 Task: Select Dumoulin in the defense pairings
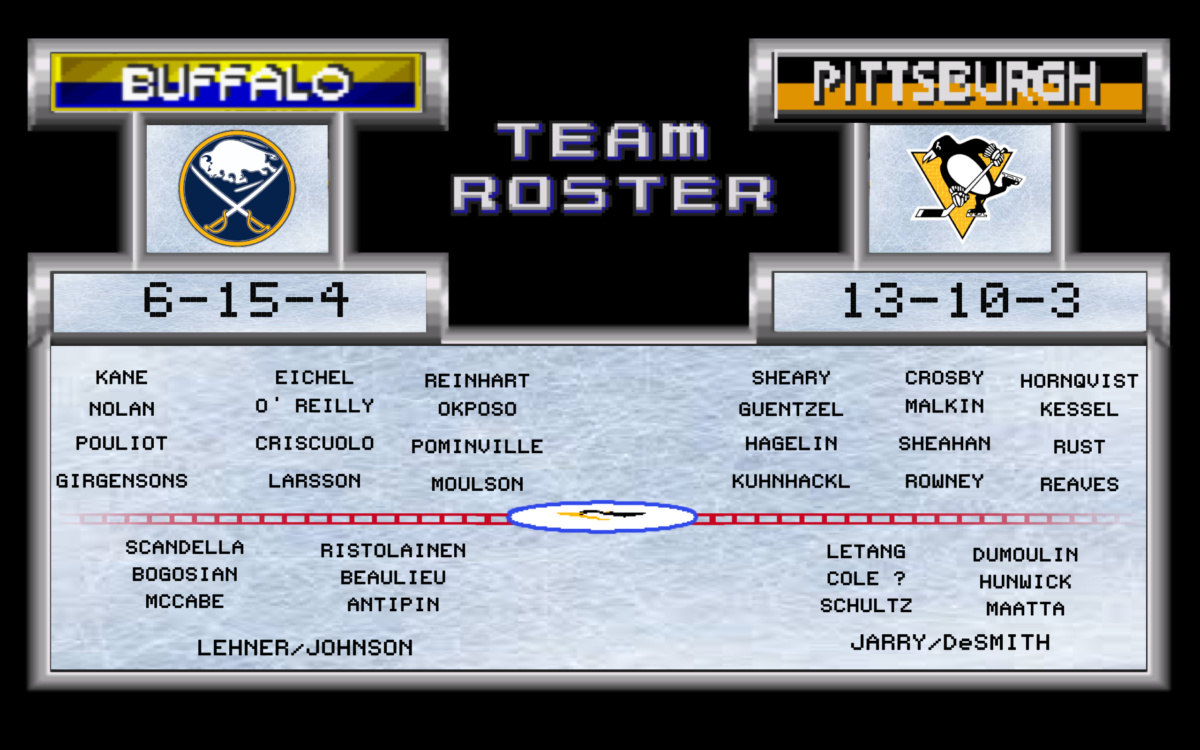[1025, 555]
